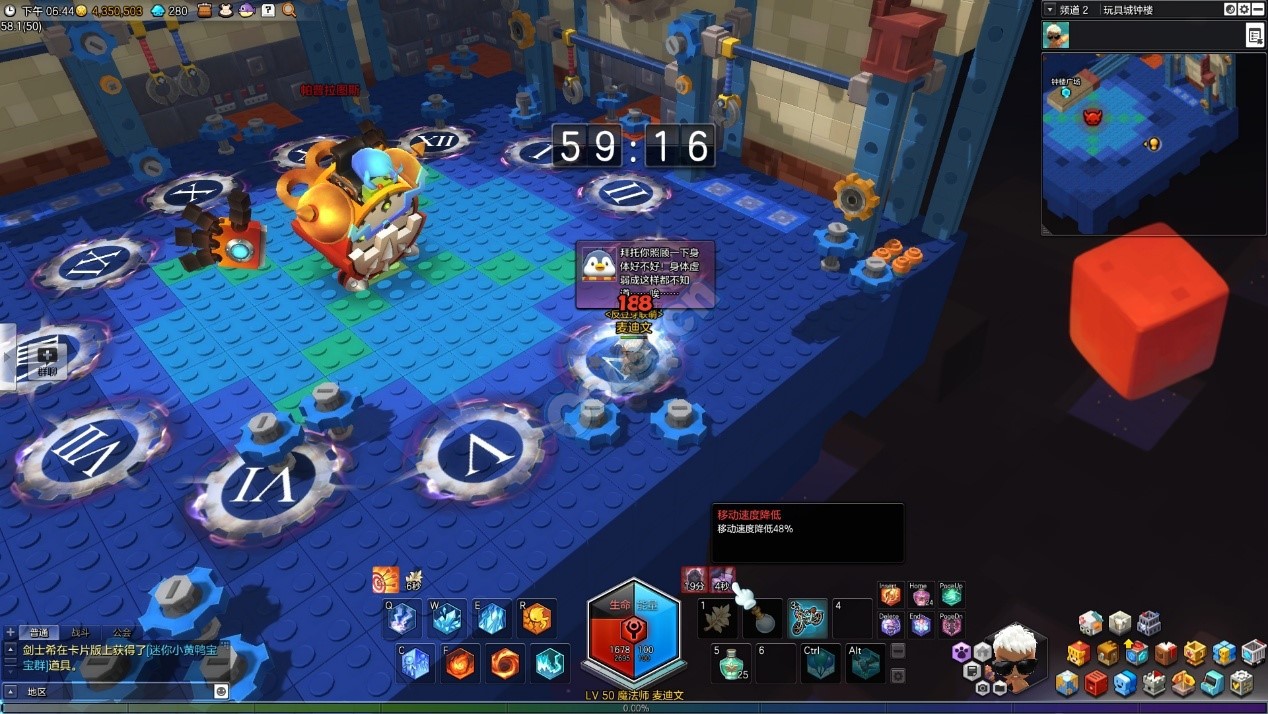Open the grey castle cube menu icon
The image size is (1268, 714).
pyautogui.click(x=1154, y=682)
